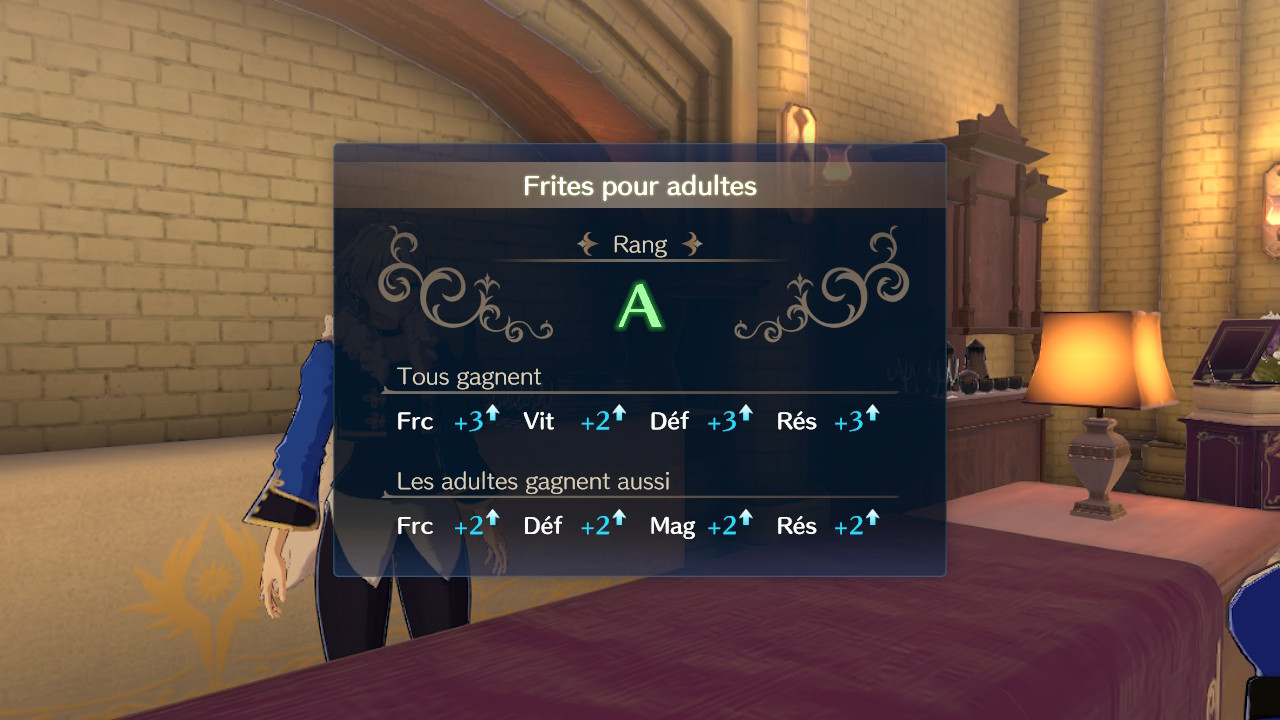This screenshot has width=1280, height=720.
Task: Click the title Frites pour adultes
Action: click(640, 186)
